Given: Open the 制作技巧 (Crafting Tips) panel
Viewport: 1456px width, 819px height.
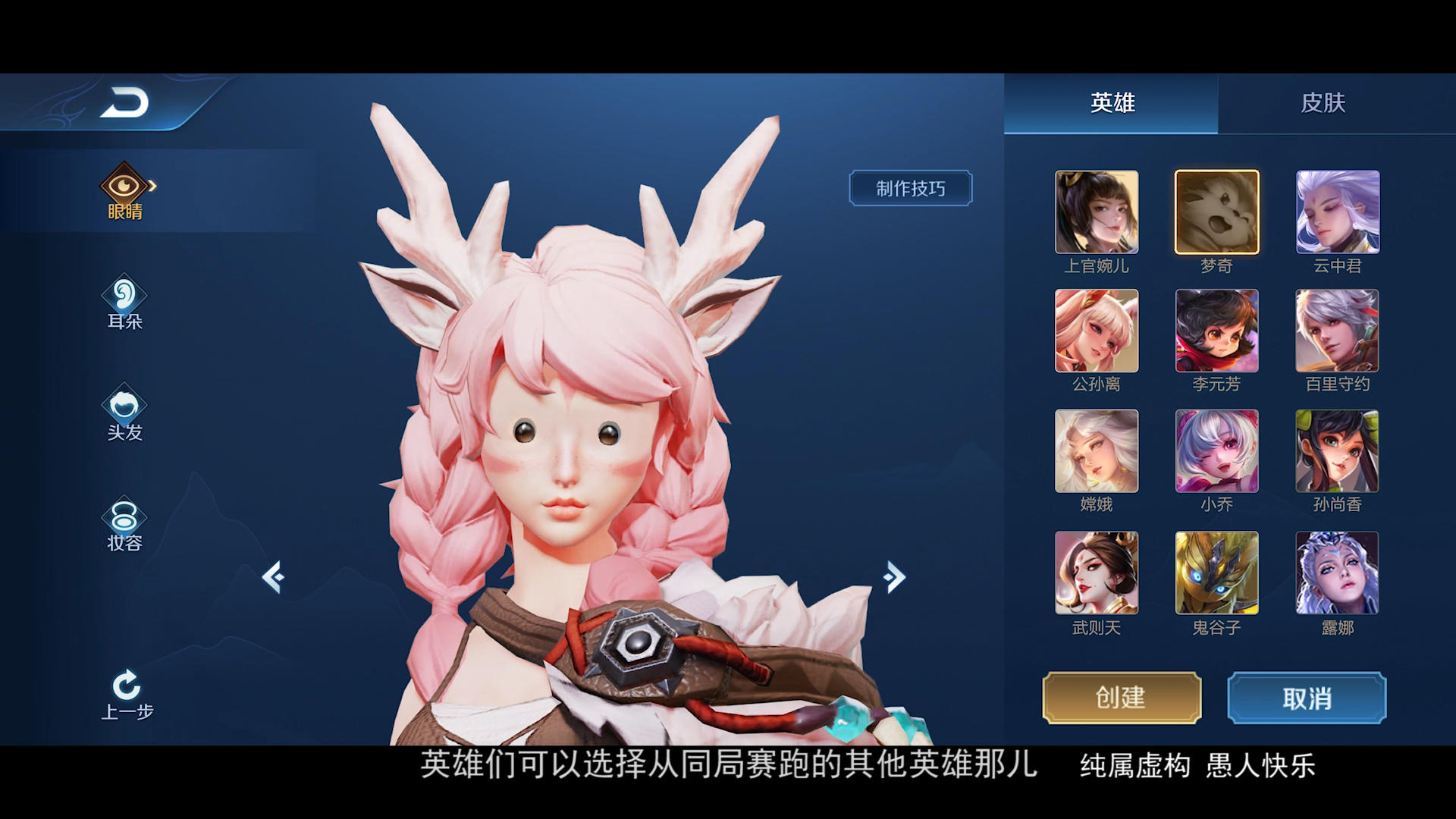Looking at the screenshot, I should pos(910,187).
